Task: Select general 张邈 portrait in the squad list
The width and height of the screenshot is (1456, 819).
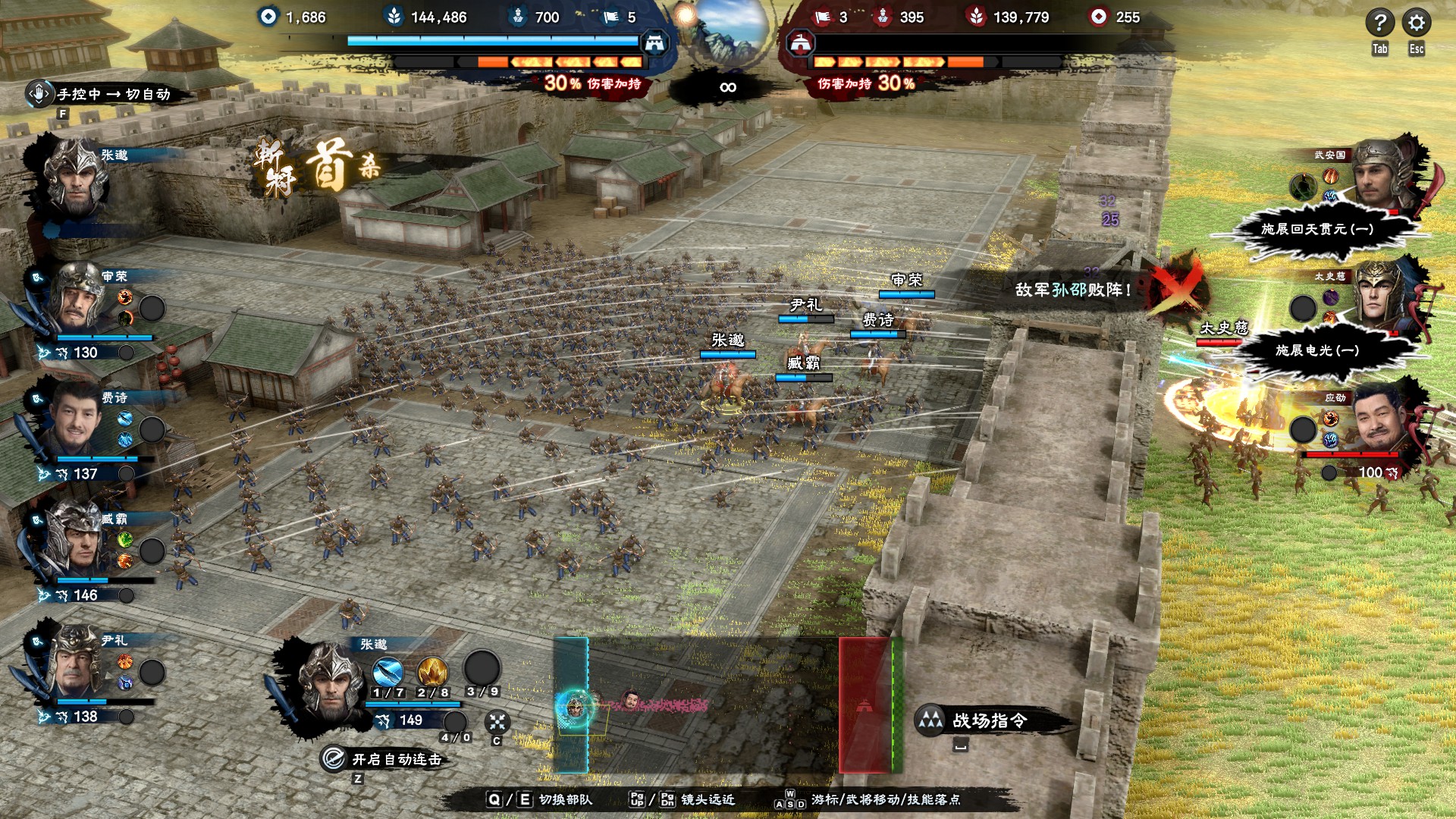Action: (x=76, y=178)
